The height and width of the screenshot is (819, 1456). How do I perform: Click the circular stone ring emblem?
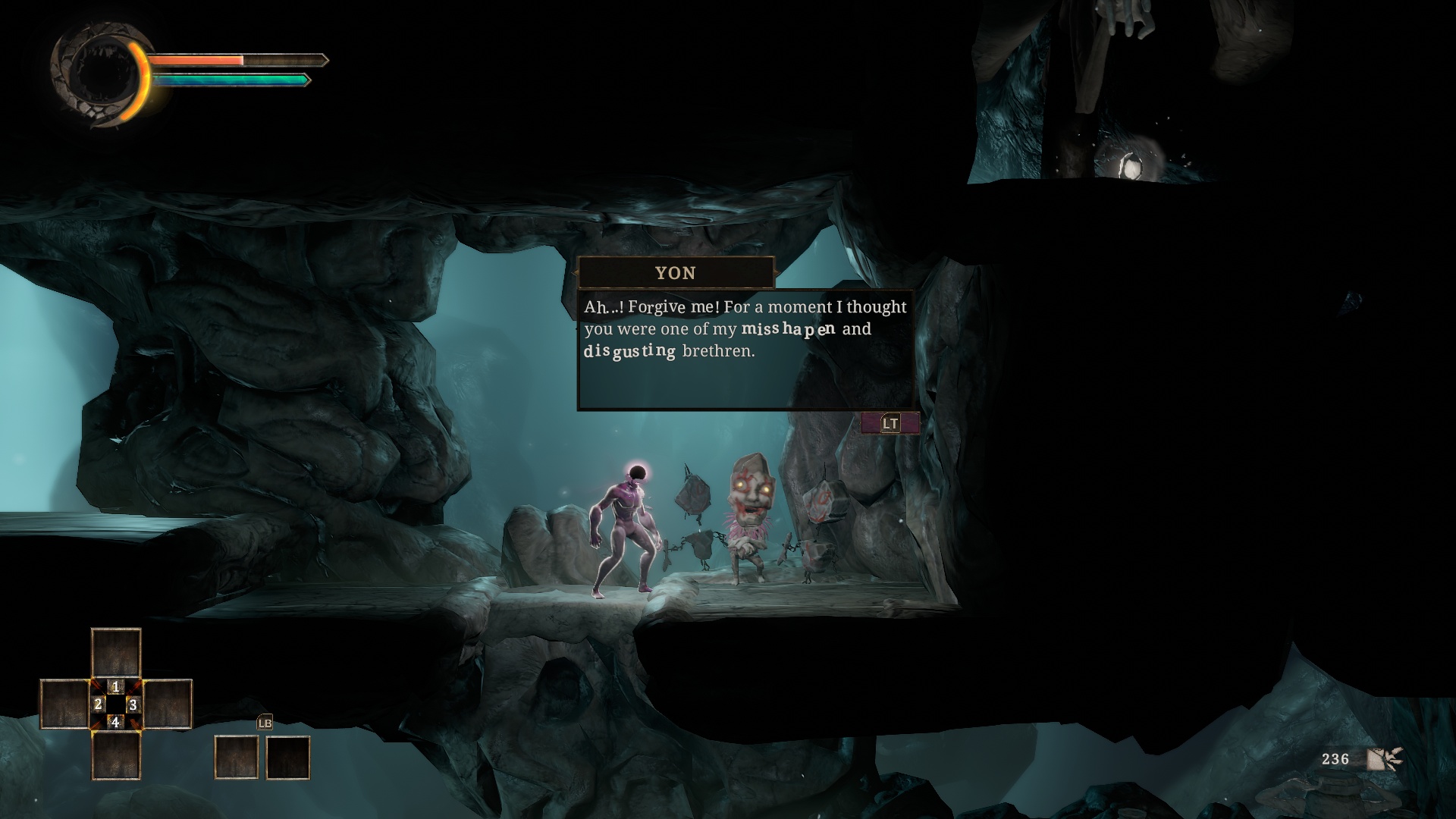click(x=97, y=73)
